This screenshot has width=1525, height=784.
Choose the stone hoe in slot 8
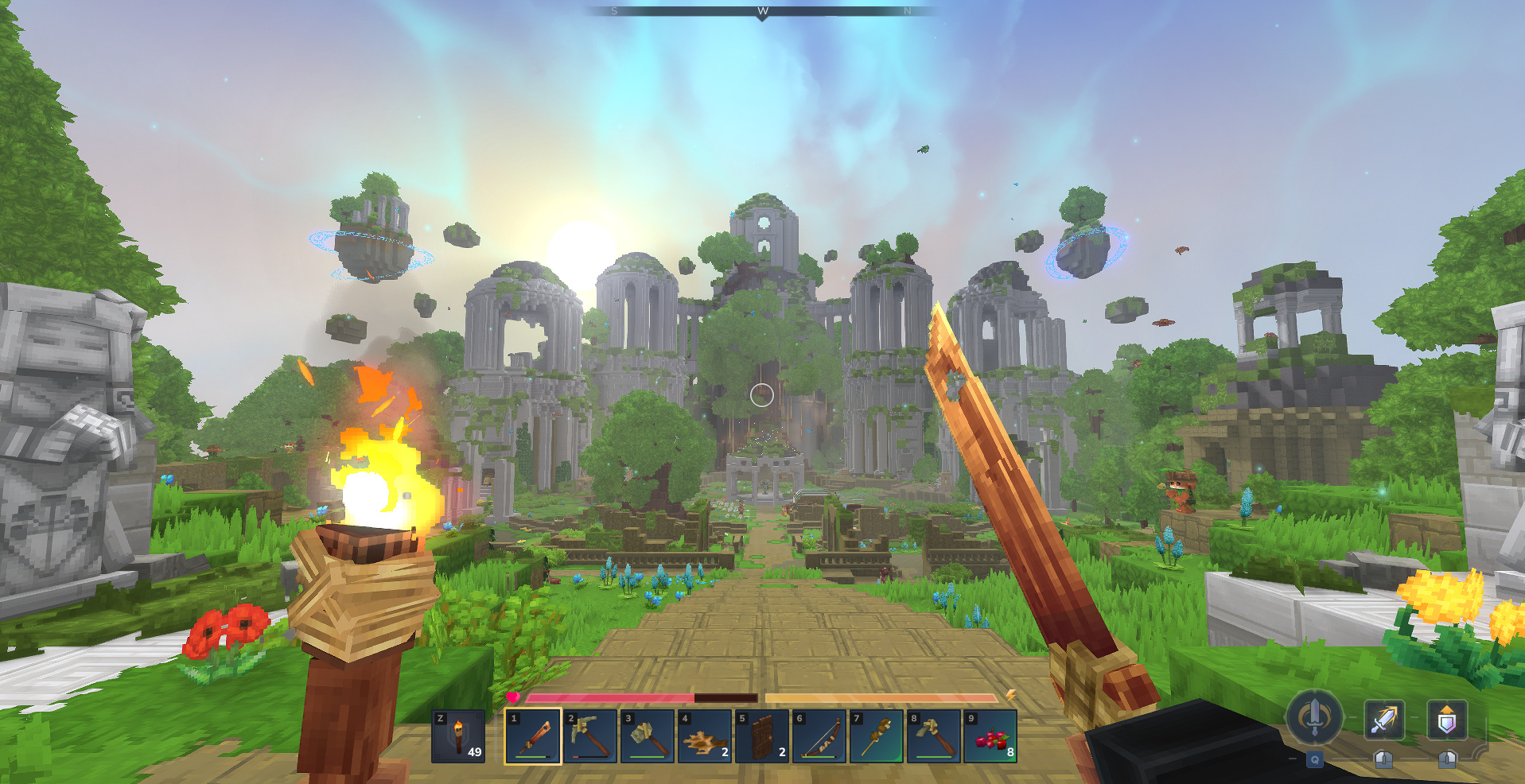tap(933, 736)
